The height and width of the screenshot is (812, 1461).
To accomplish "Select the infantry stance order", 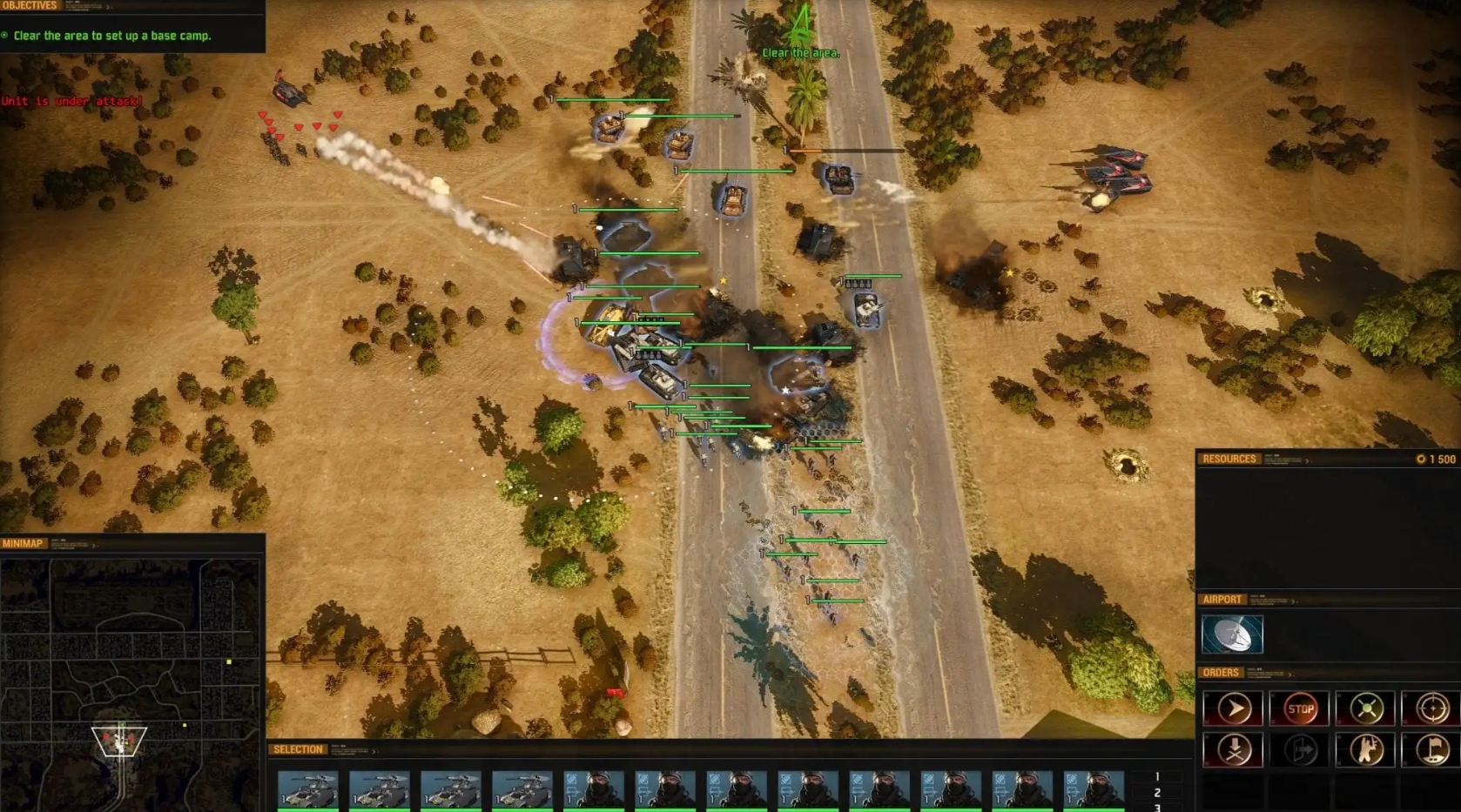I will (x=1365, y=749).
